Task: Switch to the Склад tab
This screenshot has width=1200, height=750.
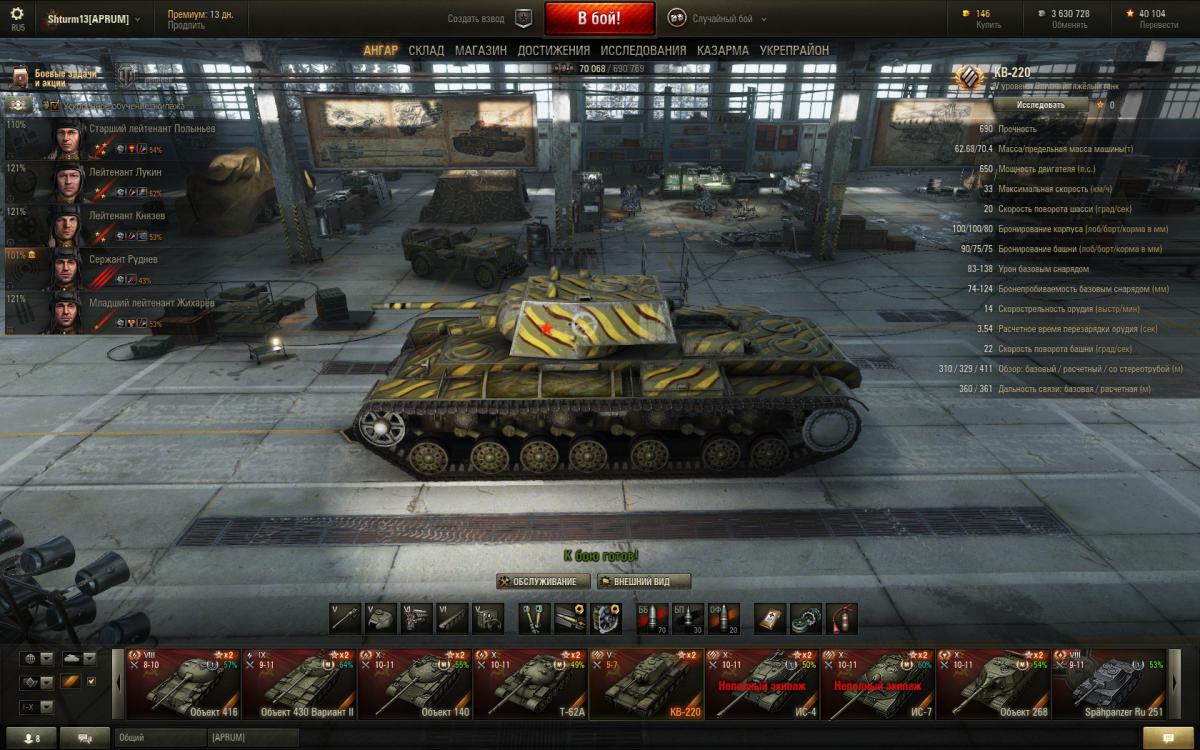Action: pyautogui.click(x=426, y=50)
